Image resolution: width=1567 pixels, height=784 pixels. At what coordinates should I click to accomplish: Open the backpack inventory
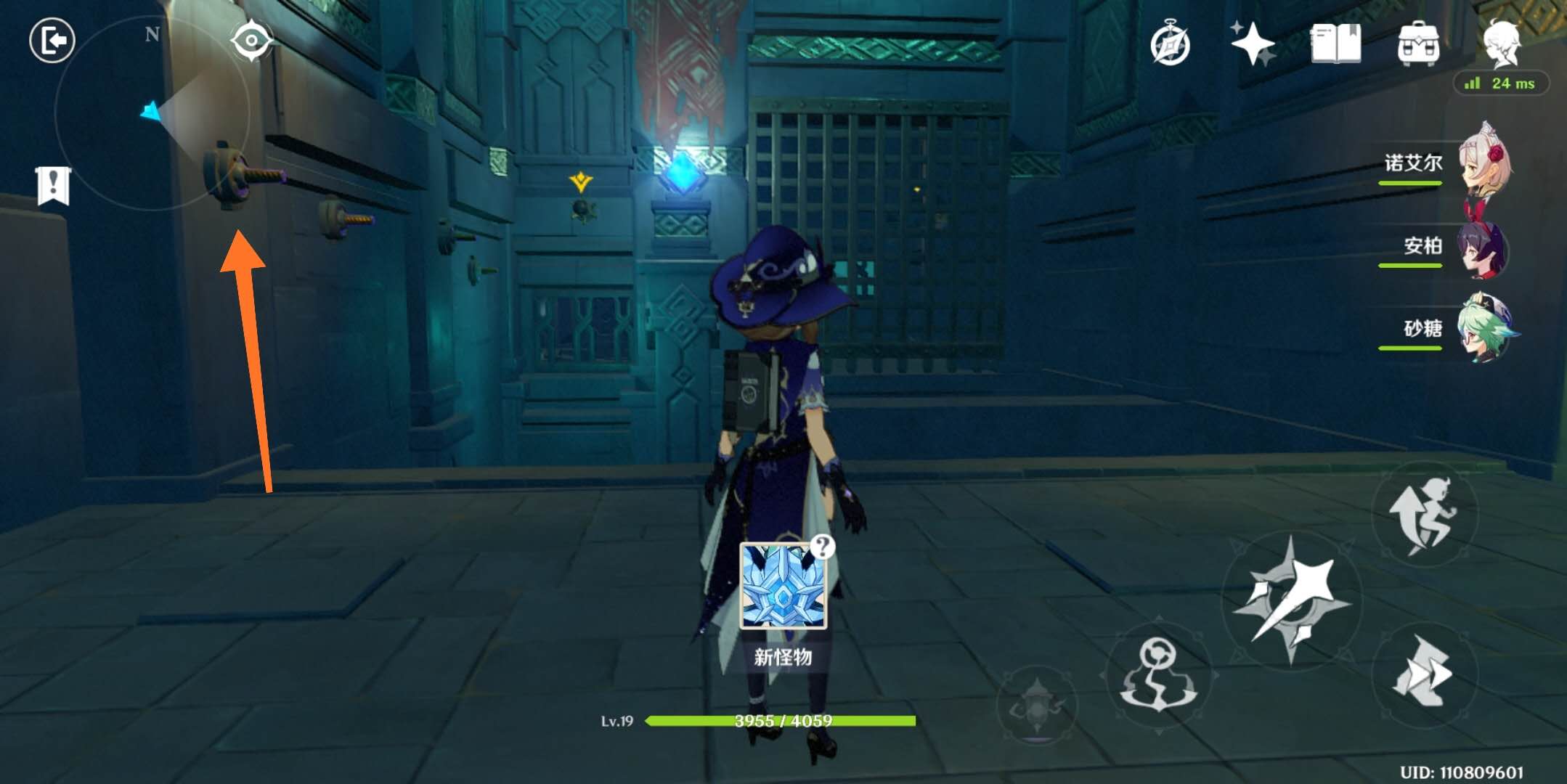(x=1418, y=44)
